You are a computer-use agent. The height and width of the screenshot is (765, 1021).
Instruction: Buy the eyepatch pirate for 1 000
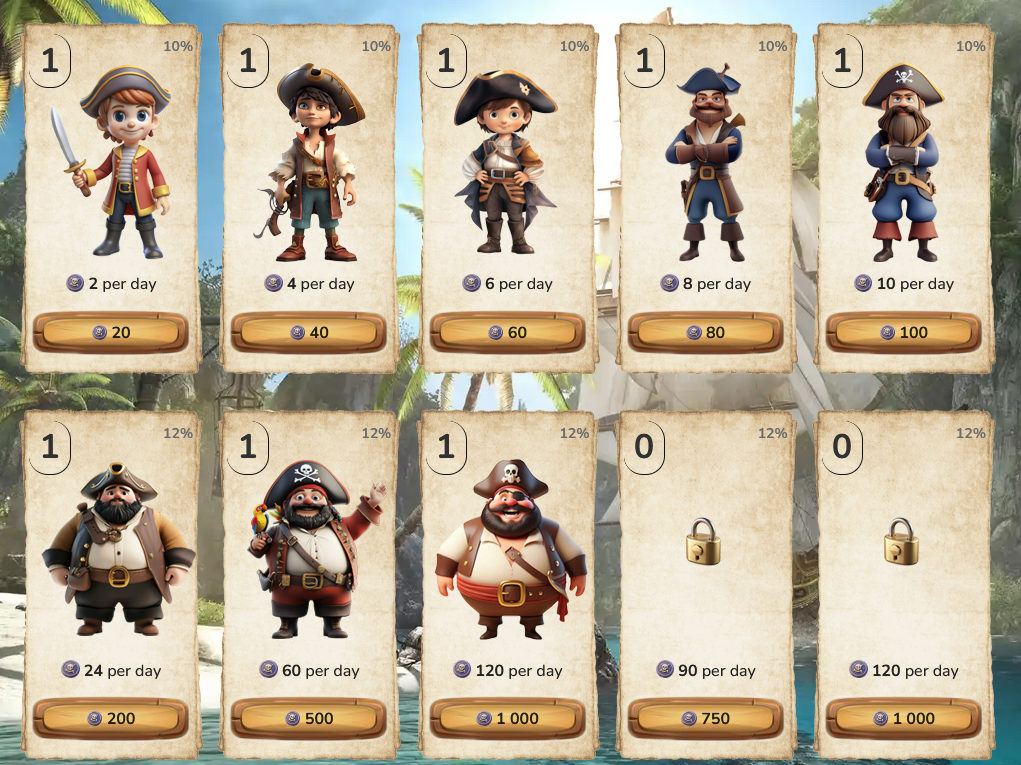506,718
